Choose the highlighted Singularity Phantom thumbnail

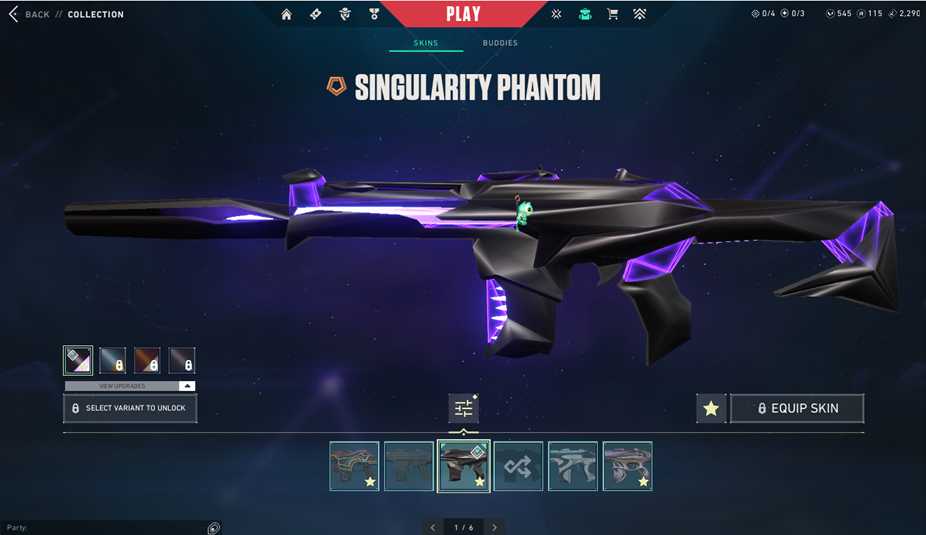pos(463,466)
